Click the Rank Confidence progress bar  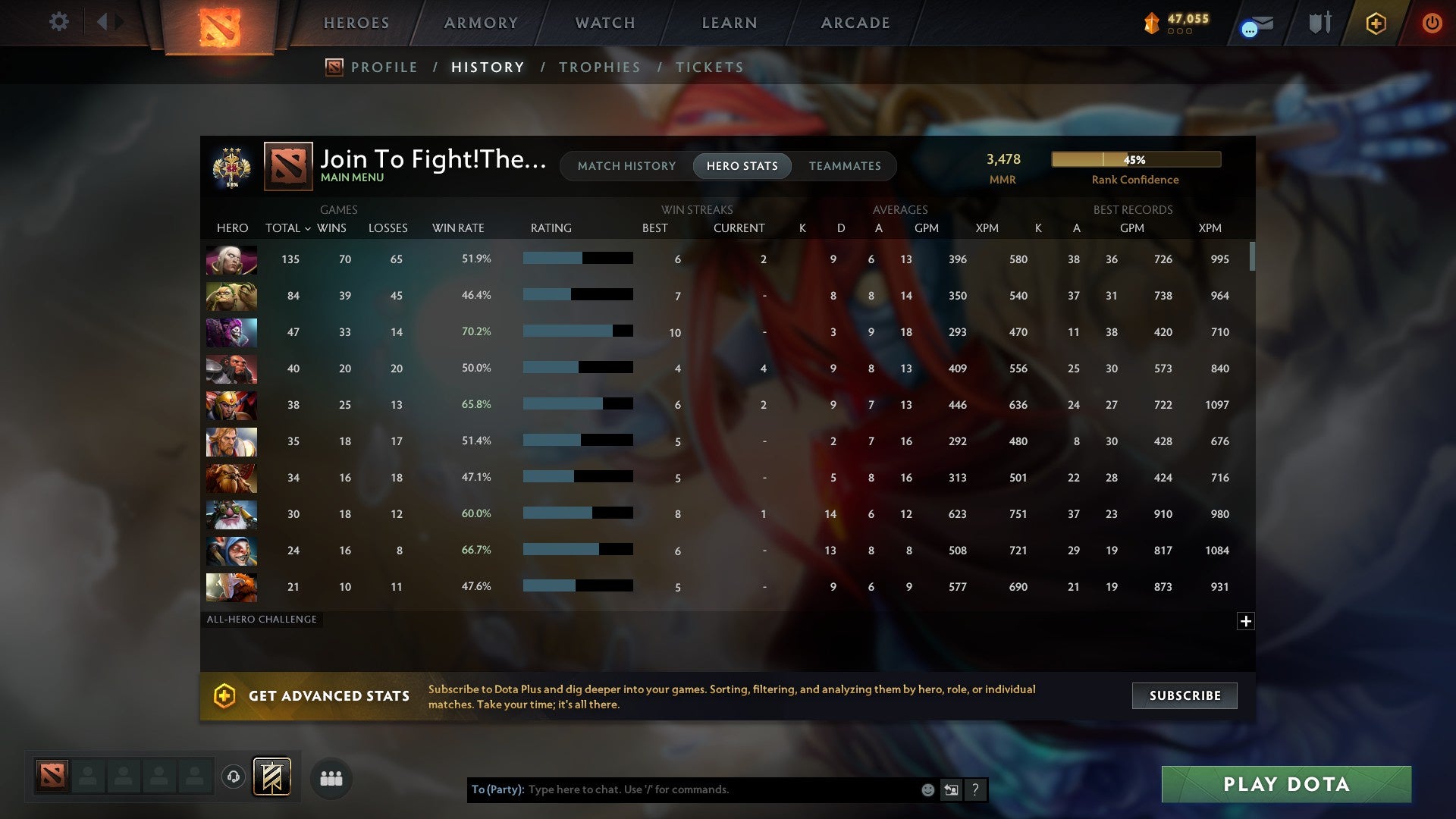1135,159
